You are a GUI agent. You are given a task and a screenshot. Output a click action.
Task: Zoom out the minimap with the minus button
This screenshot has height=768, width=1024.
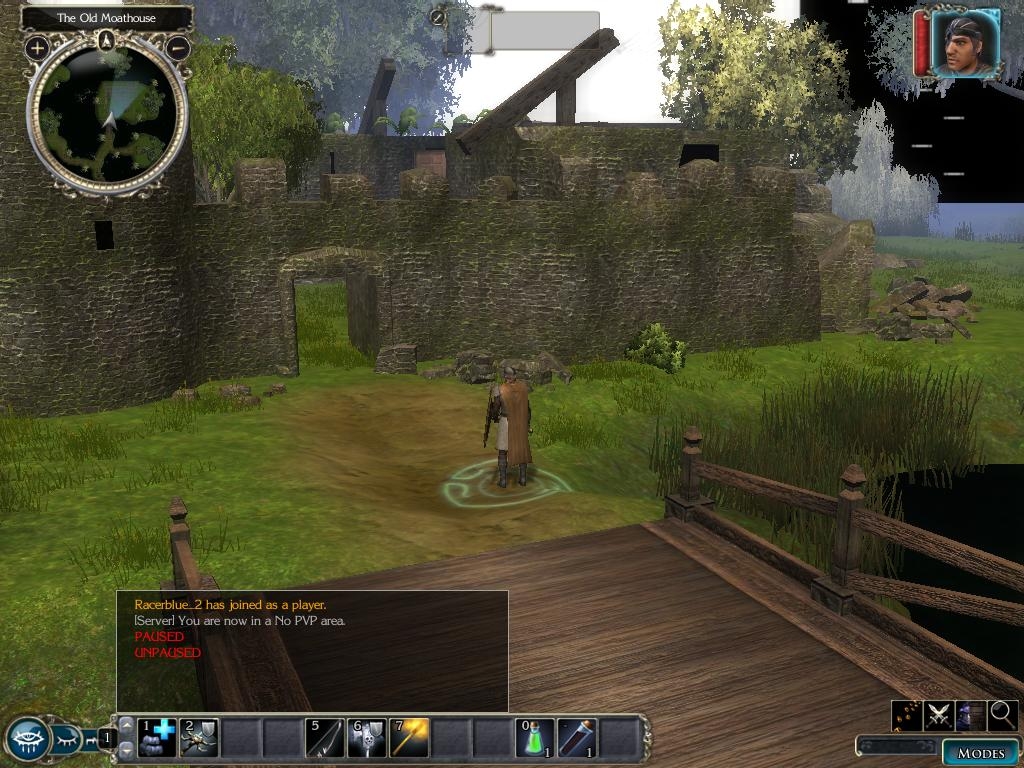tap(178, 47)
